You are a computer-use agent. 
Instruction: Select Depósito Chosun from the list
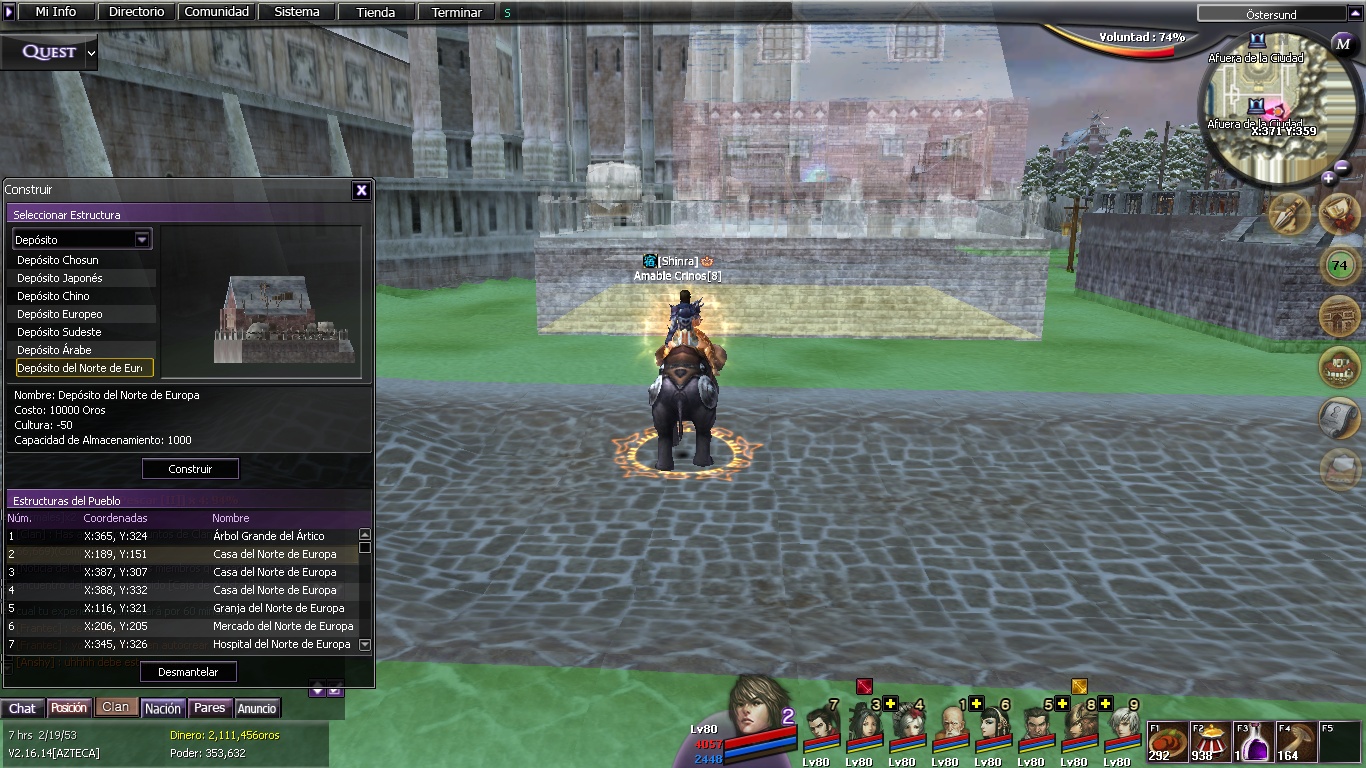[x=58, y=260]
